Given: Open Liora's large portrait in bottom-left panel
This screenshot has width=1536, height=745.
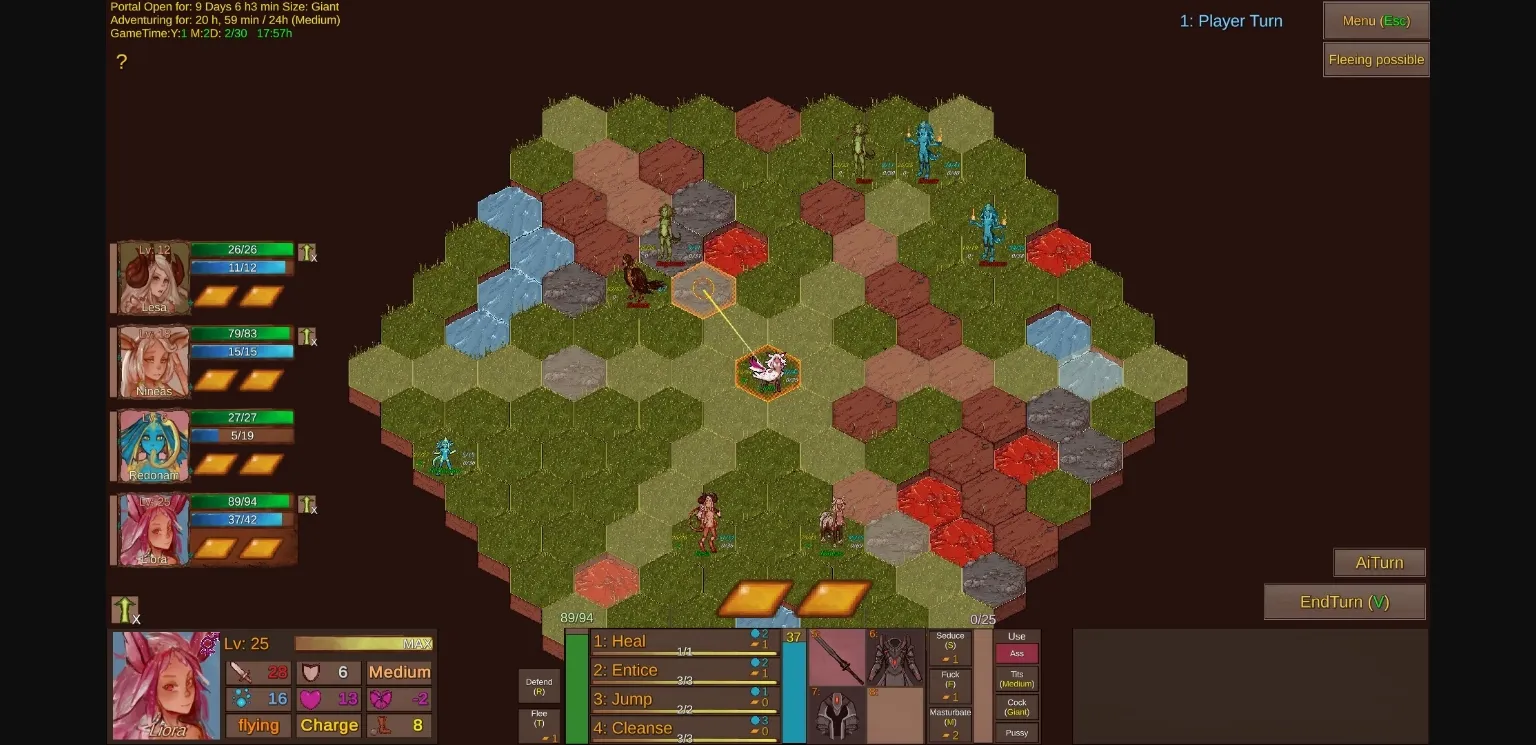Looking at the screenshot, I should click(166, 686).
